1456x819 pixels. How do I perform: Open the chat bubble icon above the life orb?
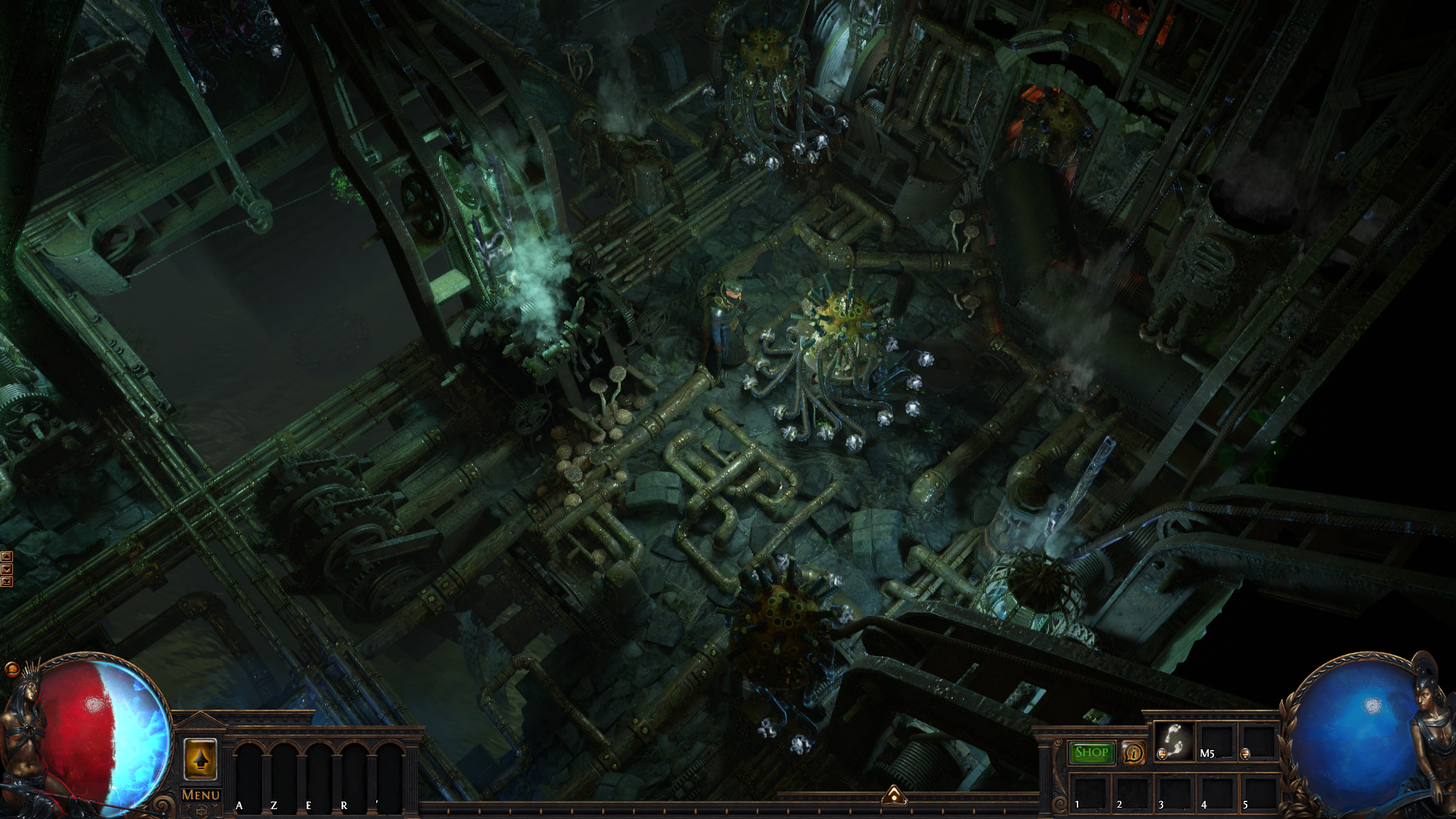(11, 670)
